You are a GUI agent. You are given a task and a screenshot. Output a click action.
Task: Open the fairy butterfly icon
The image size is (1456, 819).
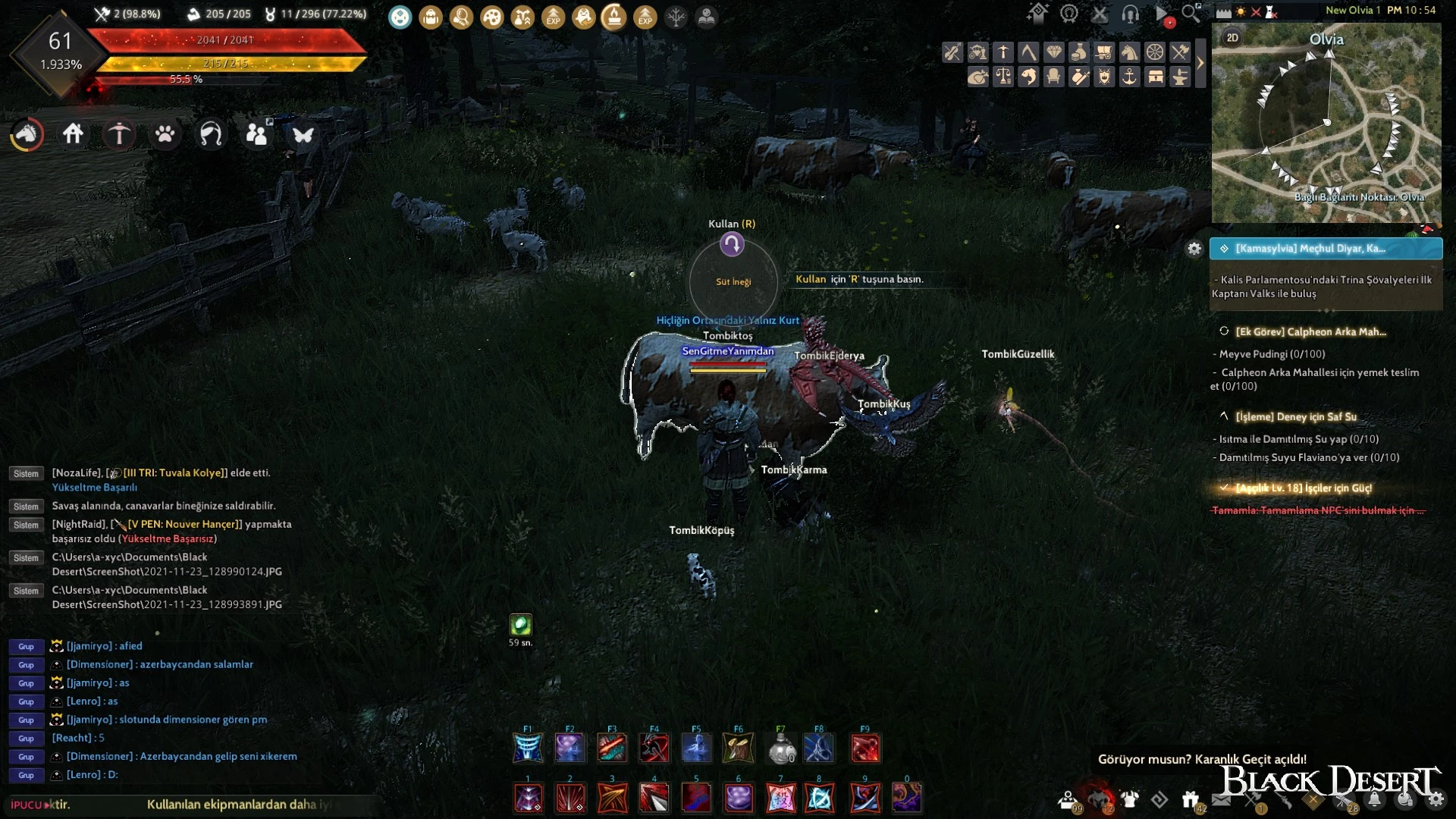pyautogui.click(x=303, y=135)
